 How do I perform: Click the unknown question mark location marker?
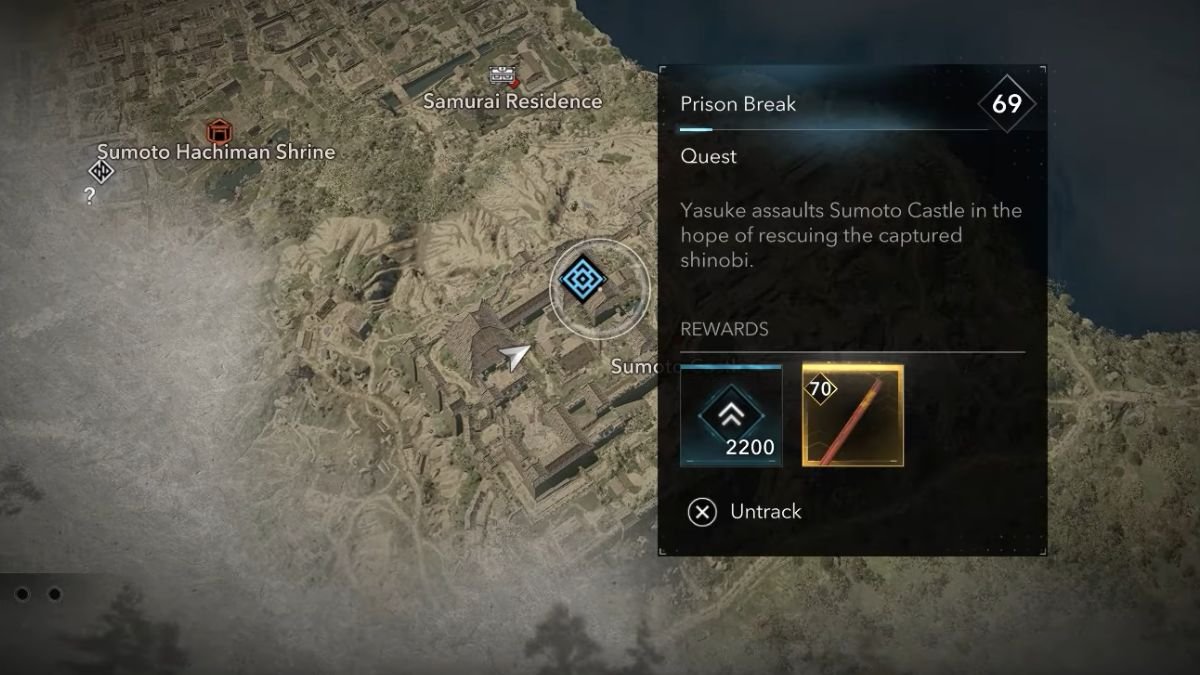tap(91, 195)
